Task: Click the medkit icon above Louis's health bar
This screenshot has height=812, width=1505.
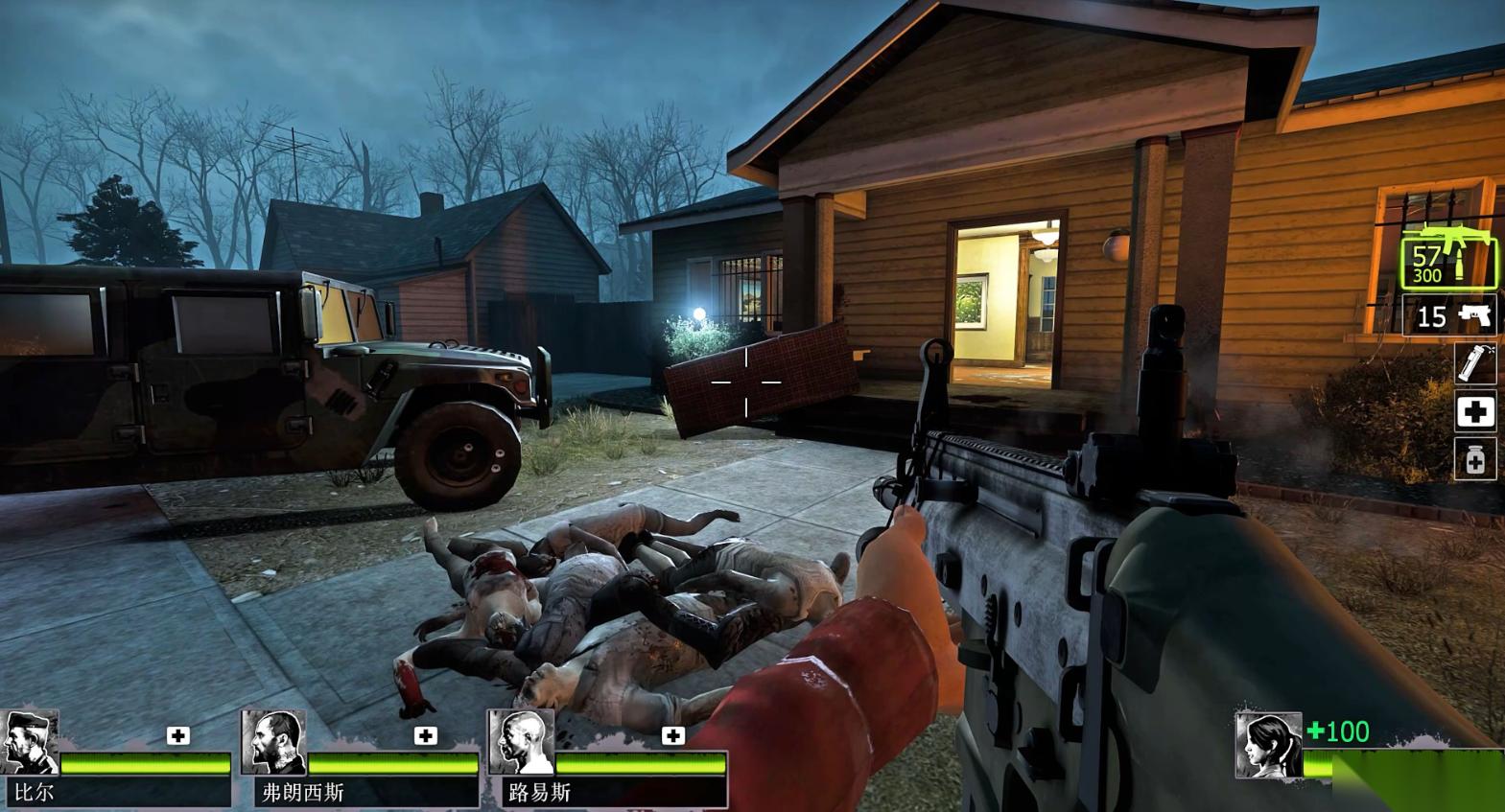Action: pos(672,735)
